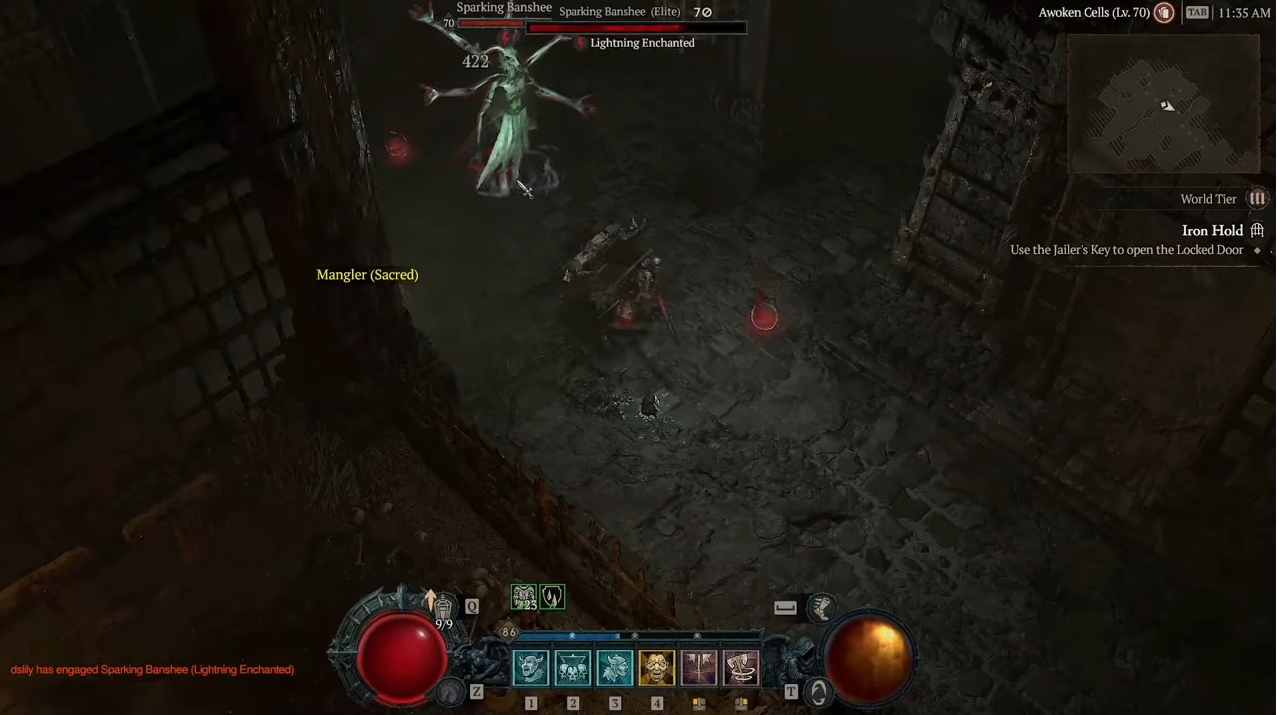
Task: Open the town portal icon
Action: [x=818, y=692]
